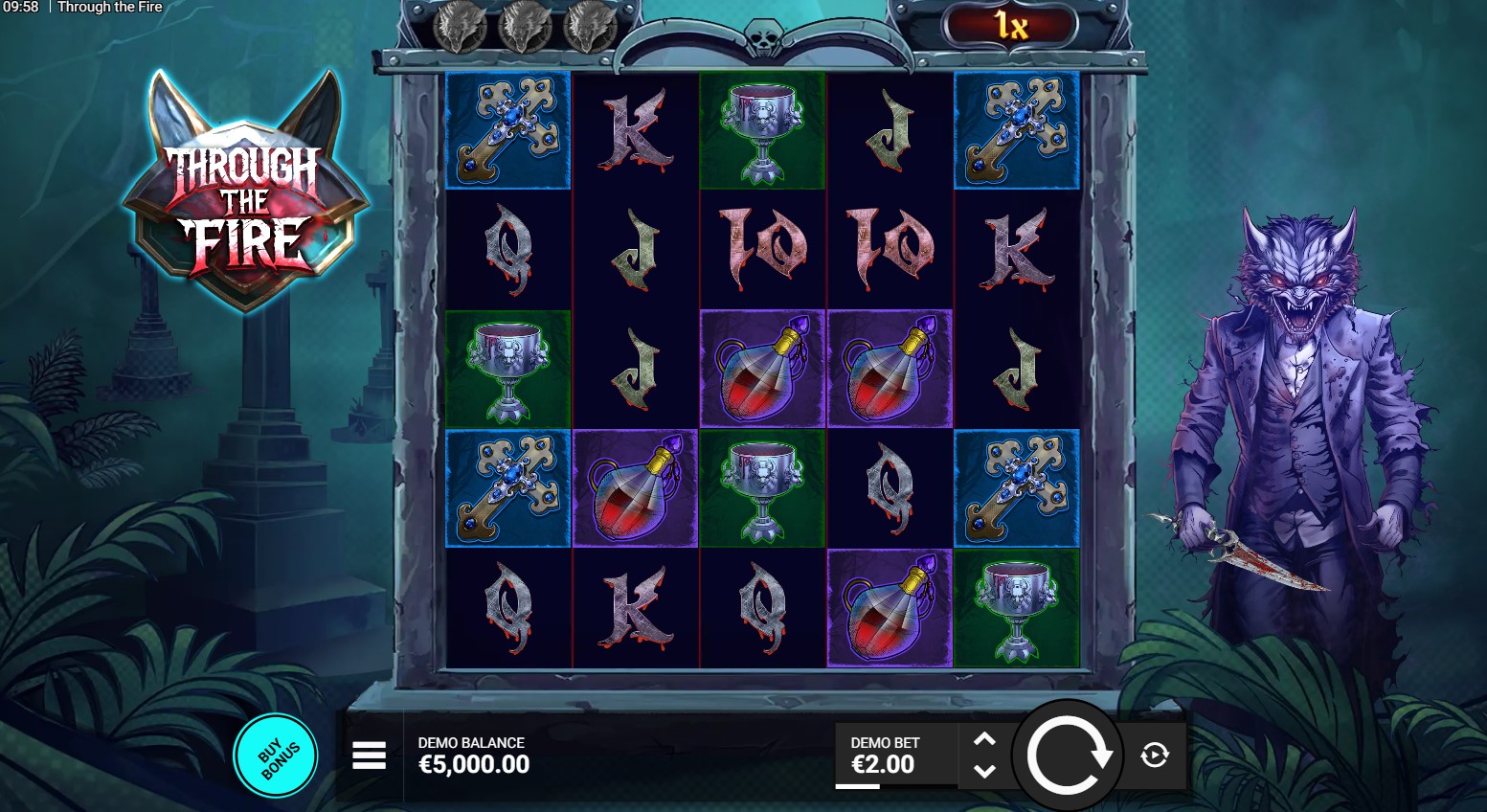Spin the reels with the circular arrow button
1487x812 pixels.
pos(1068,756)
